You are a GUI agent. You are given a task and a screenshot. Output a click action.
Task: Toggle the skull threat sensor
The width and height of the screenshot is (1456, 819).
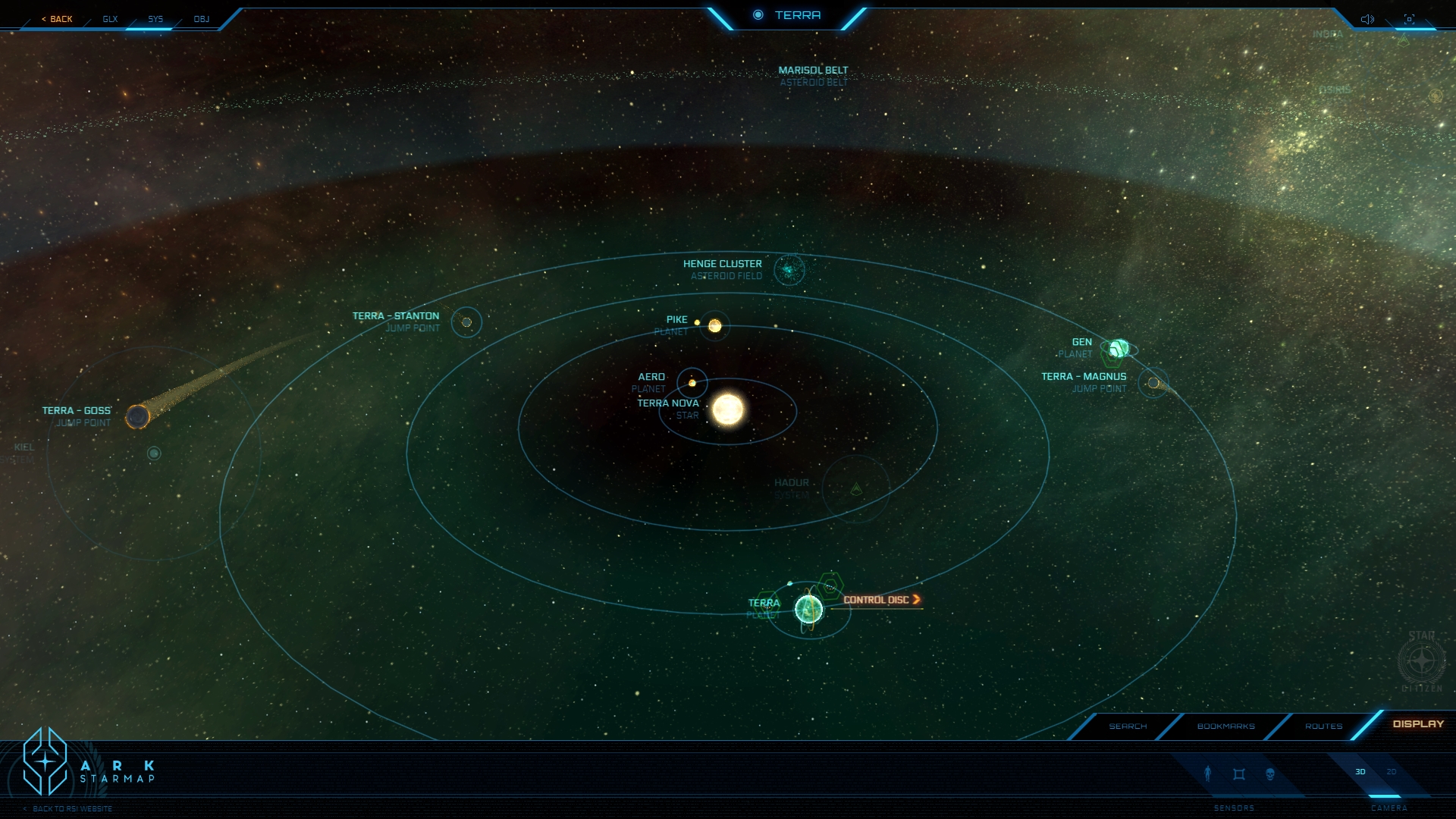point(1270,774)
